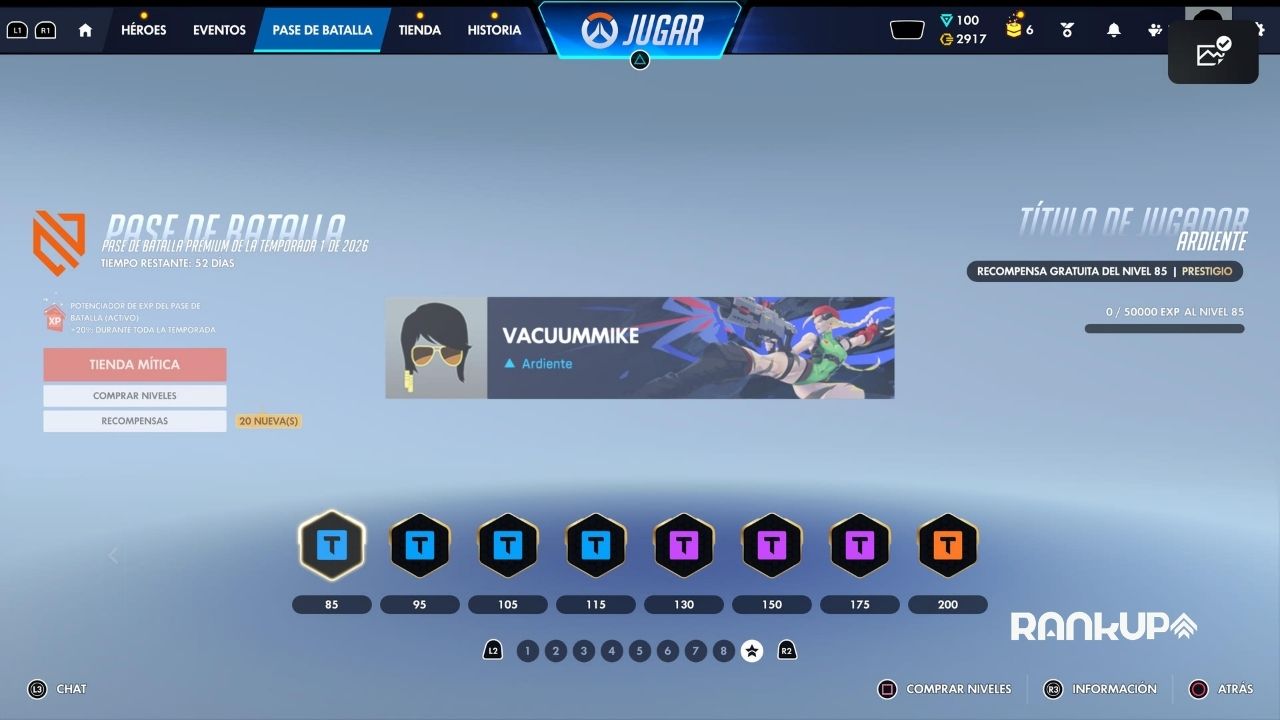1280x720 pixels.
Task: Go to the home screen icon
Action: point(85,30)
